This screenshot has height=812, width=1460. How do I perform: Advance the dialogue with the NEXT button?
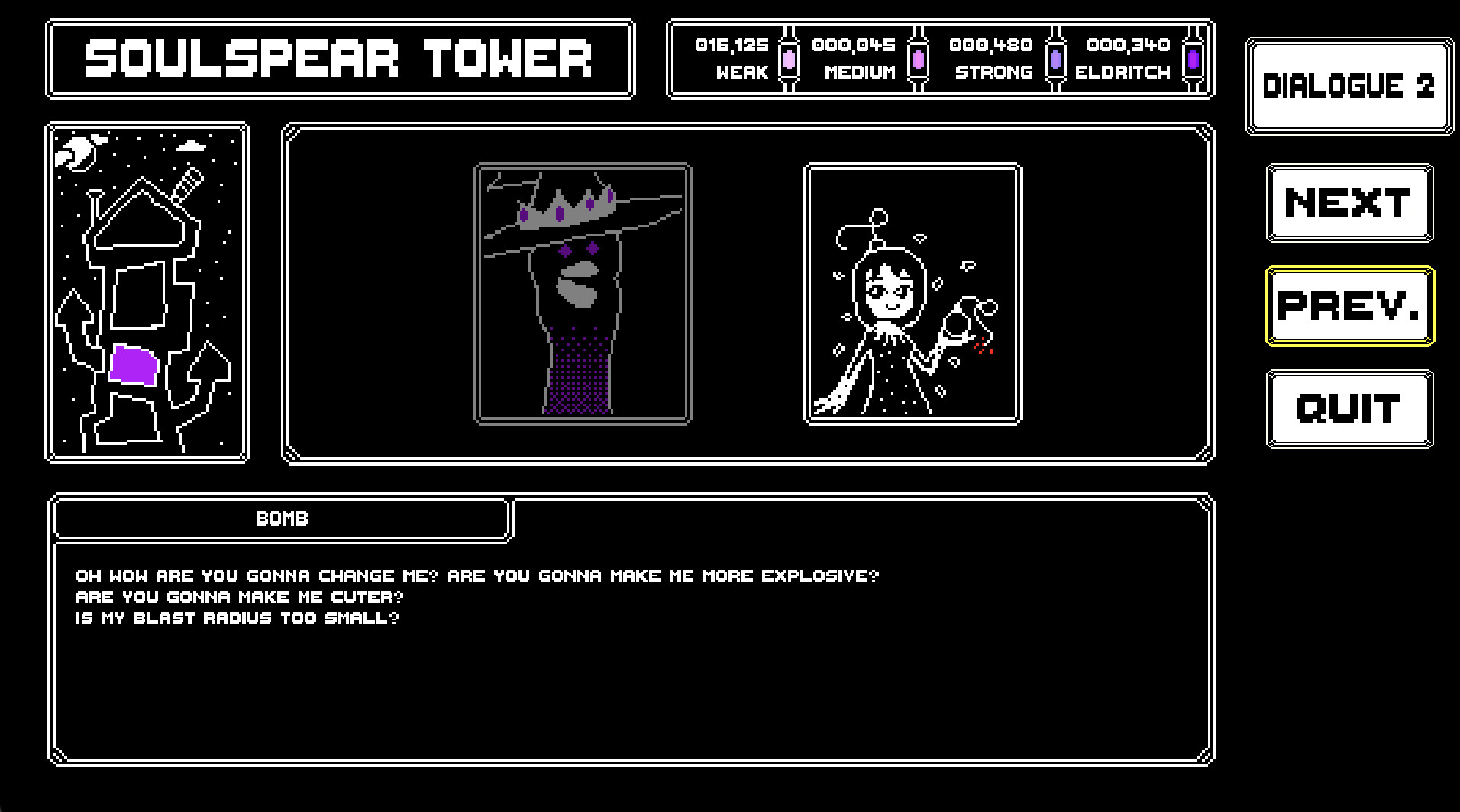[x=1349, y=204]
